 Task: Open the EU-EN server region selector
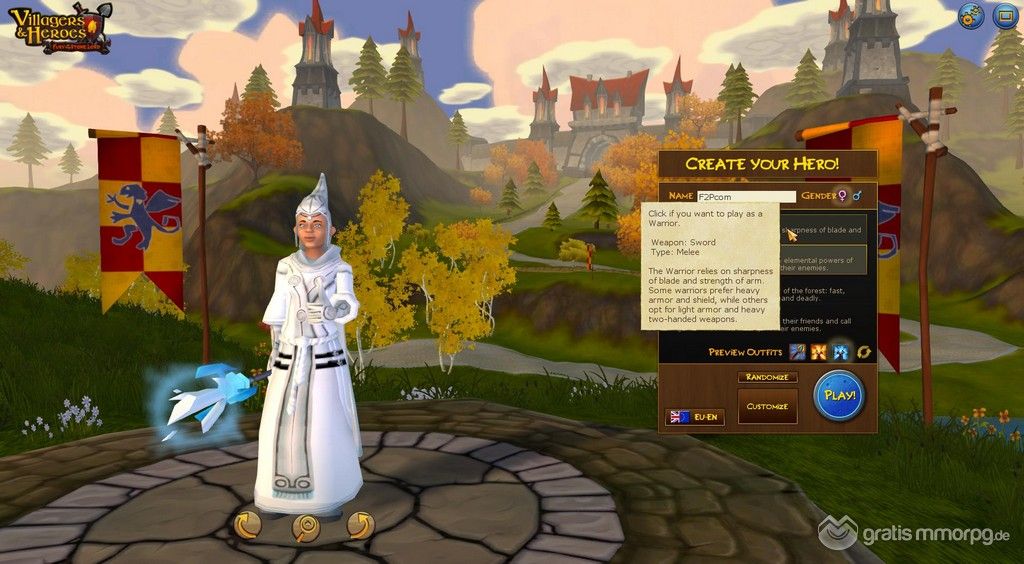694,416
